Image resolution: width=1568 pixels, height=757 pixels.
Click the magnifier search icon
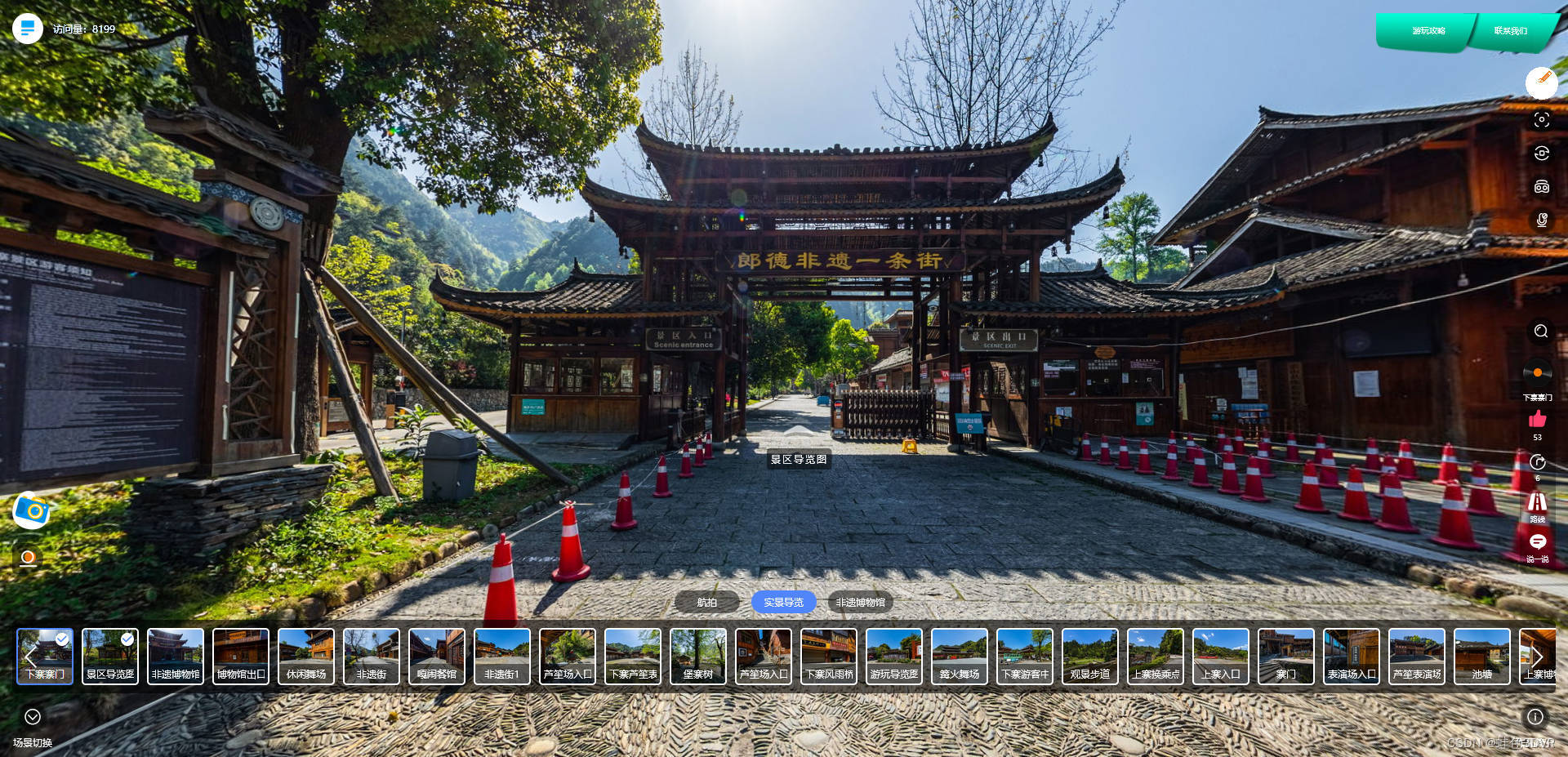tap(1541, 331)
